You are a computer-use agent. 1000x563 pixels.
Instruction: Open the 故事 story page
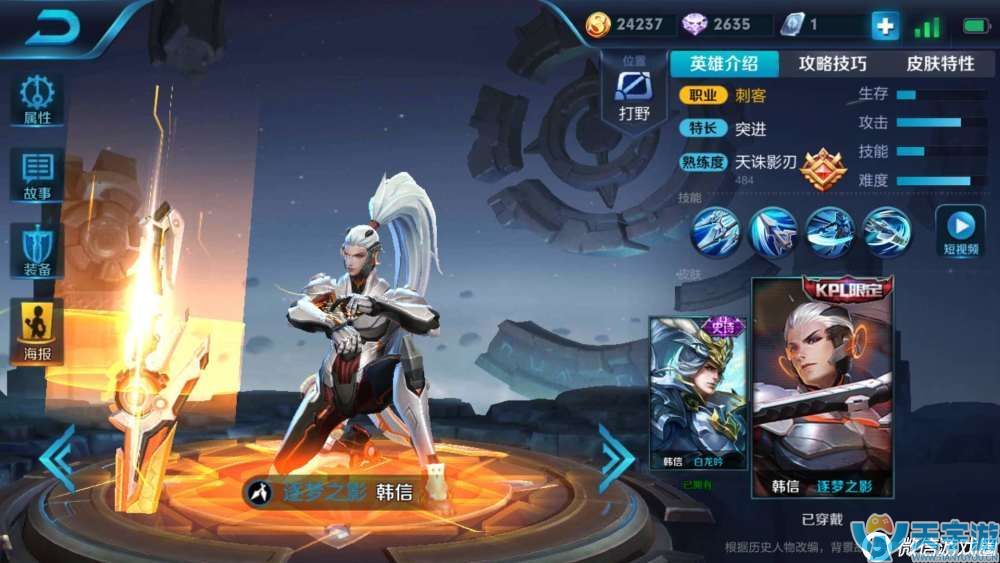(37, 176)
